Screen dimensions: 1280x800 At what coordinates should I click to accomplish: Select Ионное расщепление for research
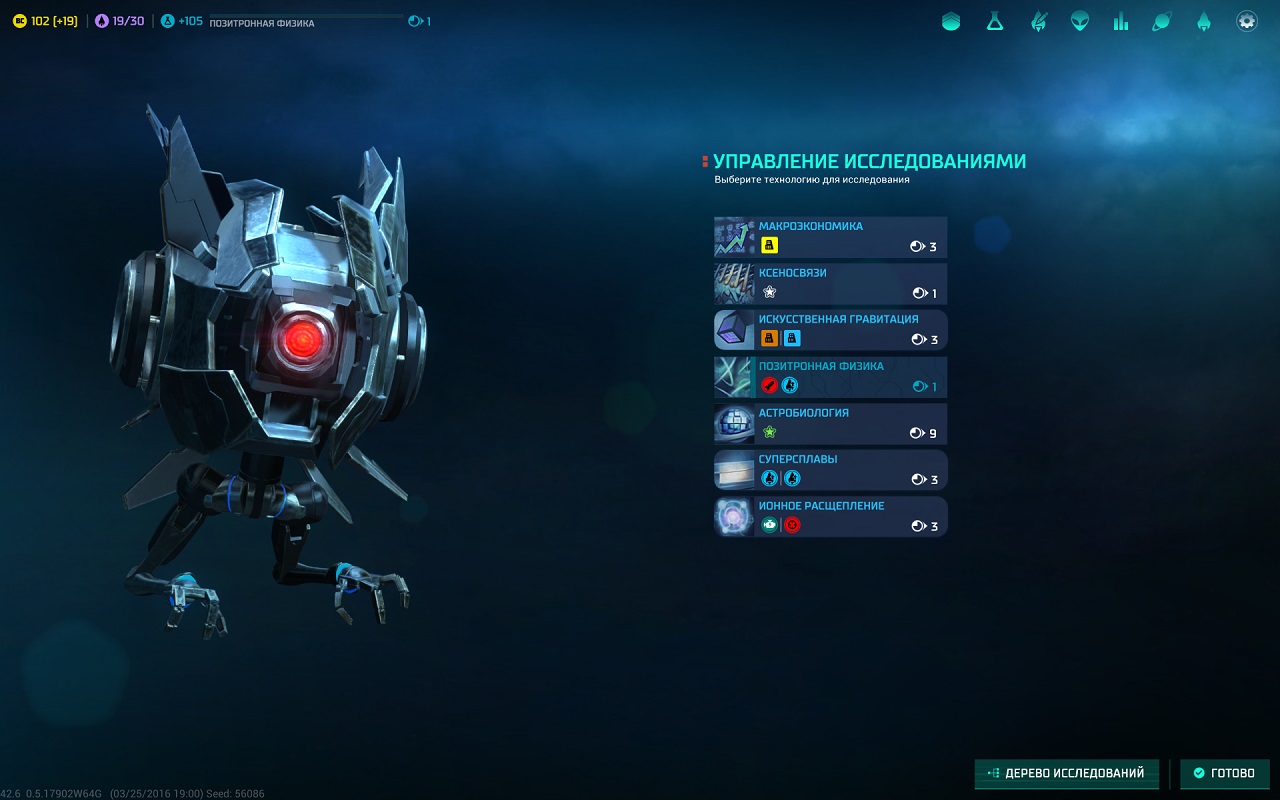pyautogui.click(x=830, y=517)
